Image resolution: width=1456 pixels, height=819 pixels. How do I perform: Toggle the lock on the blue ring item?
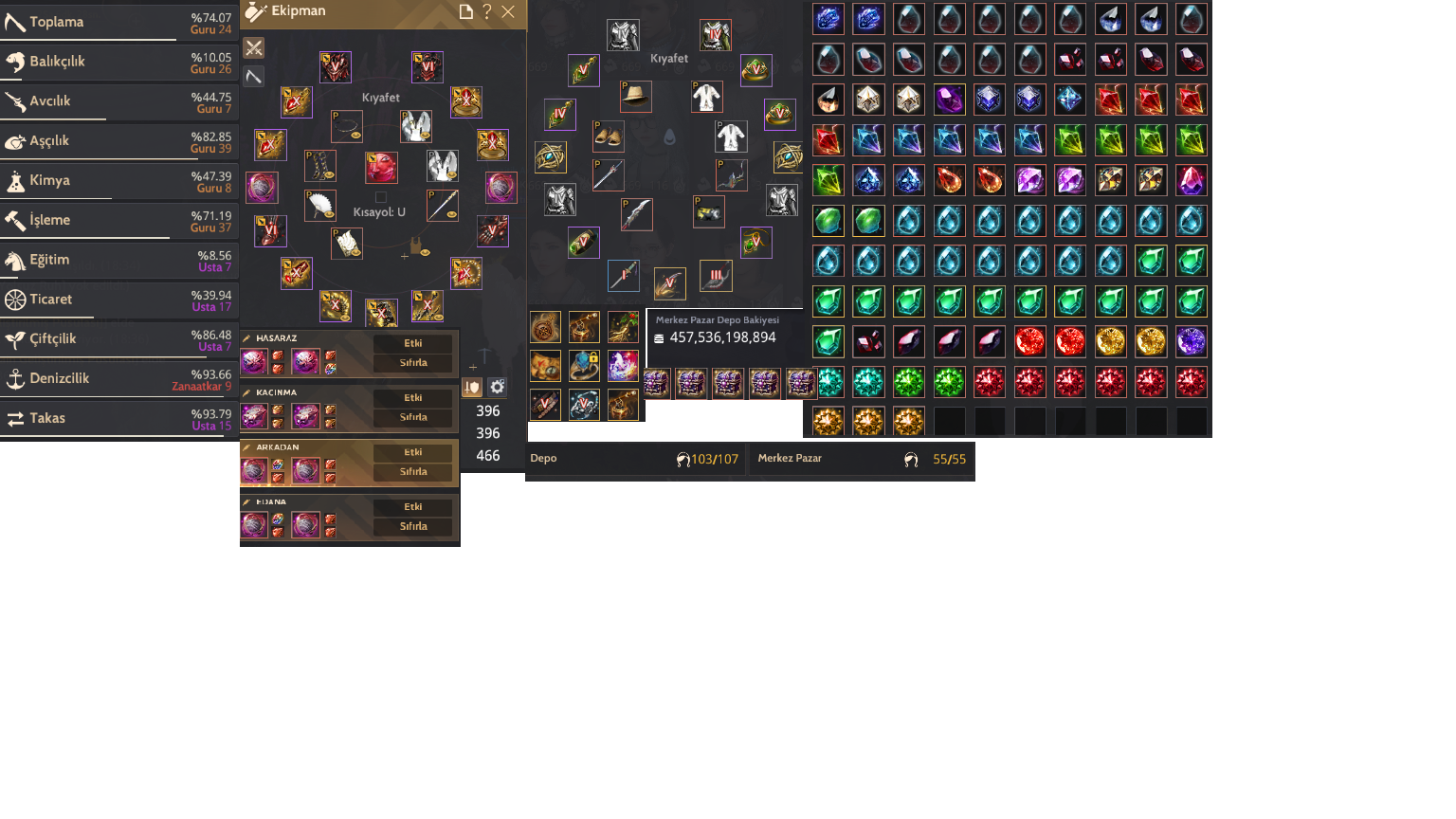tap(593, 356)
